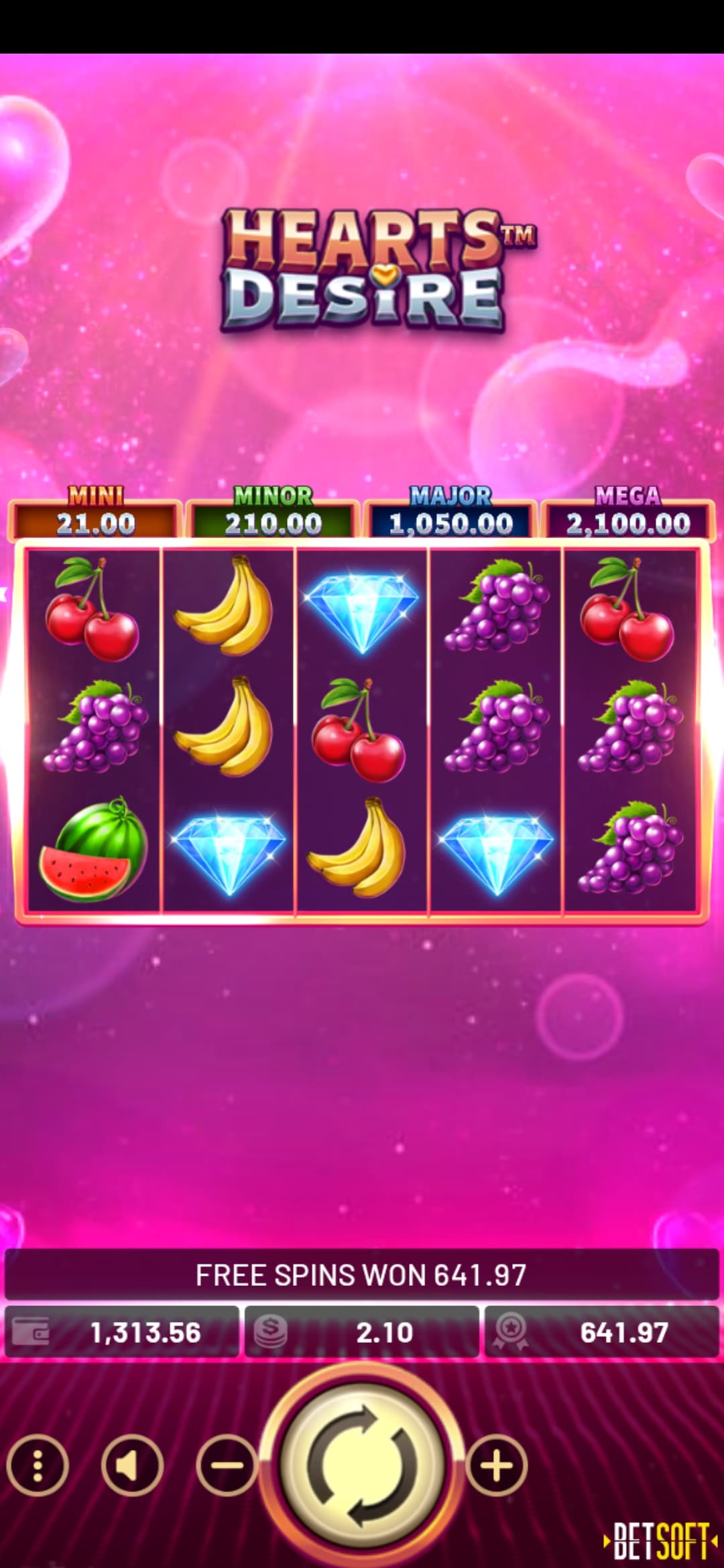
Task: Decrease the bet with the minus button
Action: click(227, 1465)
